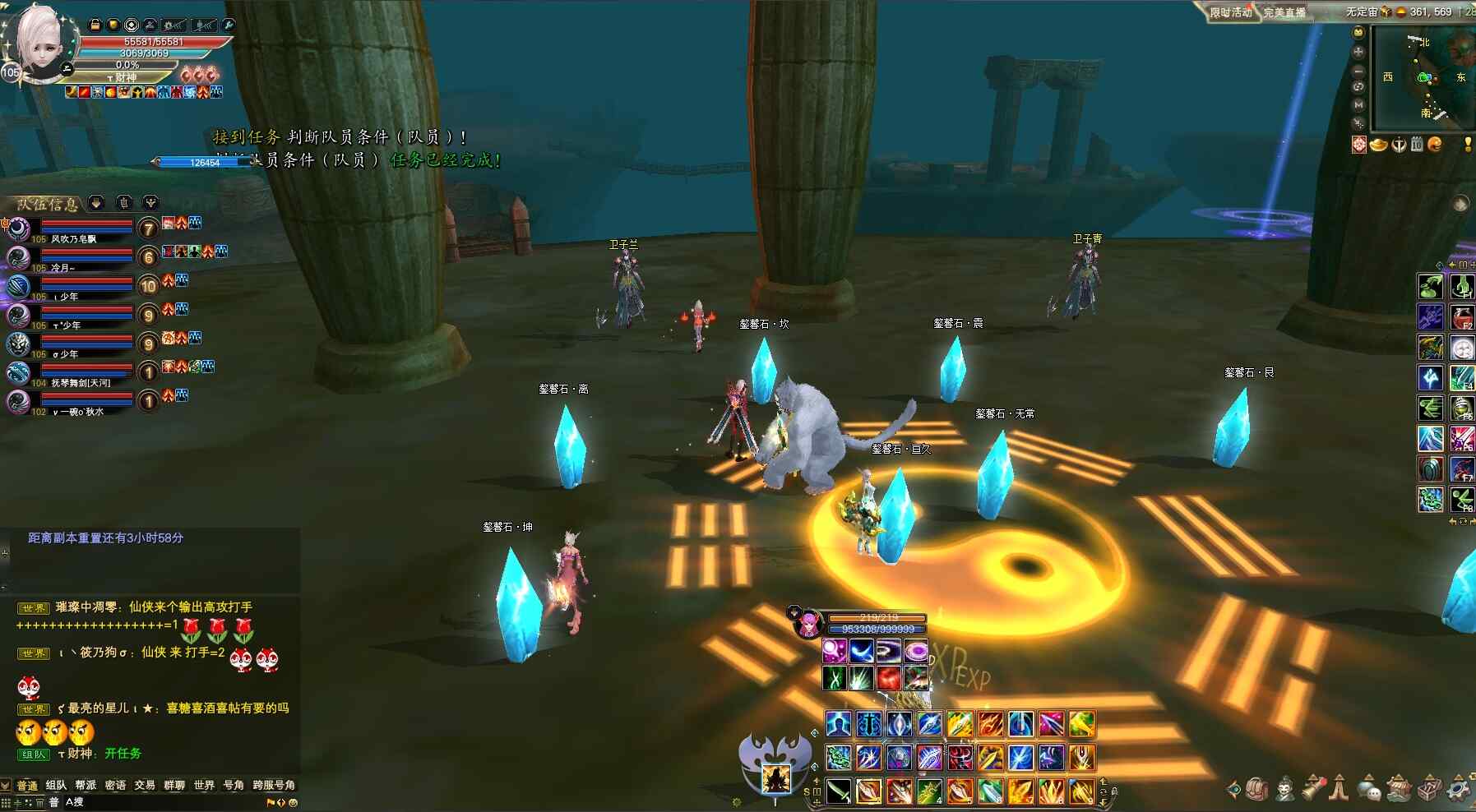Open the 完美直播 live stream tab
Viewport: 1476px width, 812px height.
coord(1284,12)
